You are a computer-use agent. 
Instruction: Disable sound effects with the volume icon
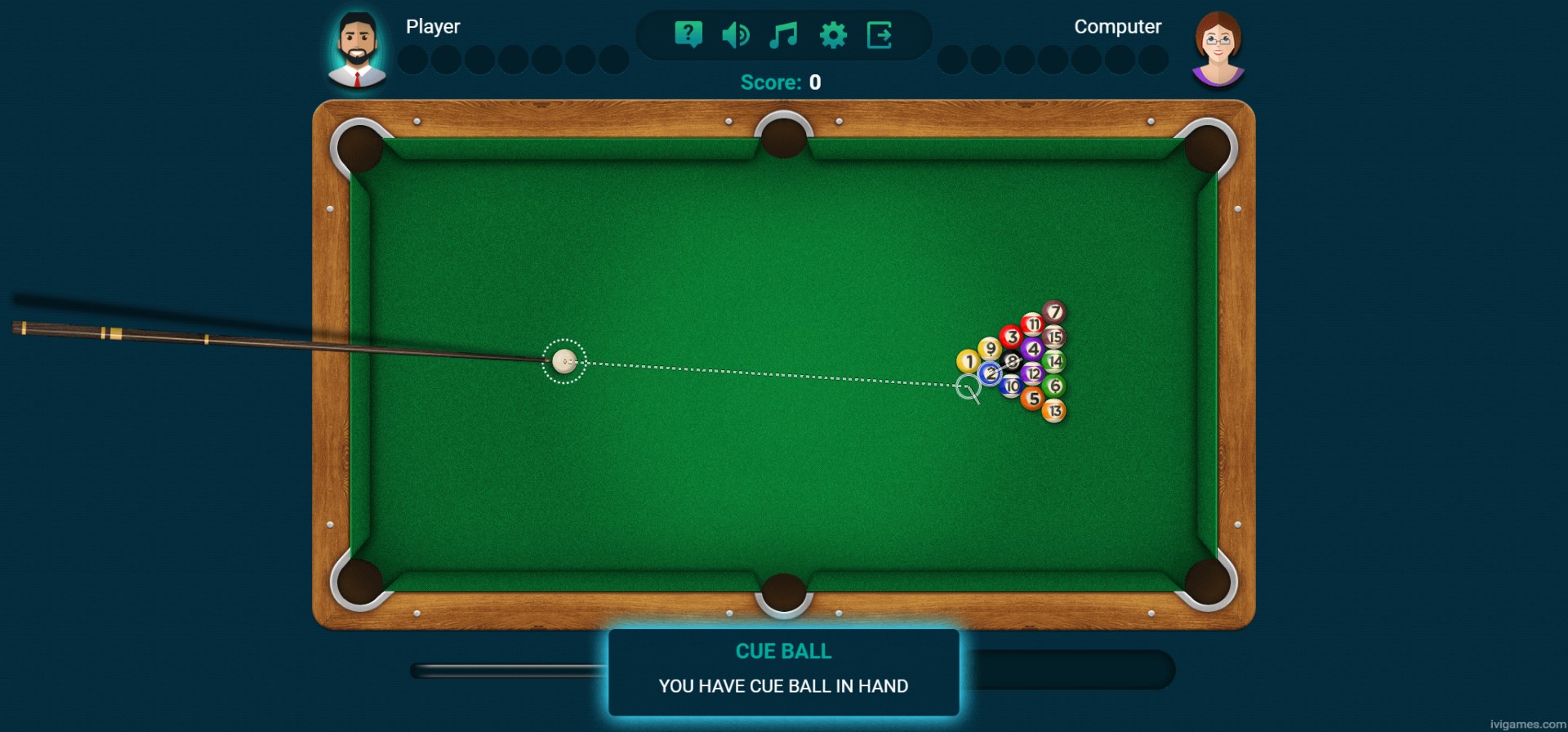click(x=736, y=33)
